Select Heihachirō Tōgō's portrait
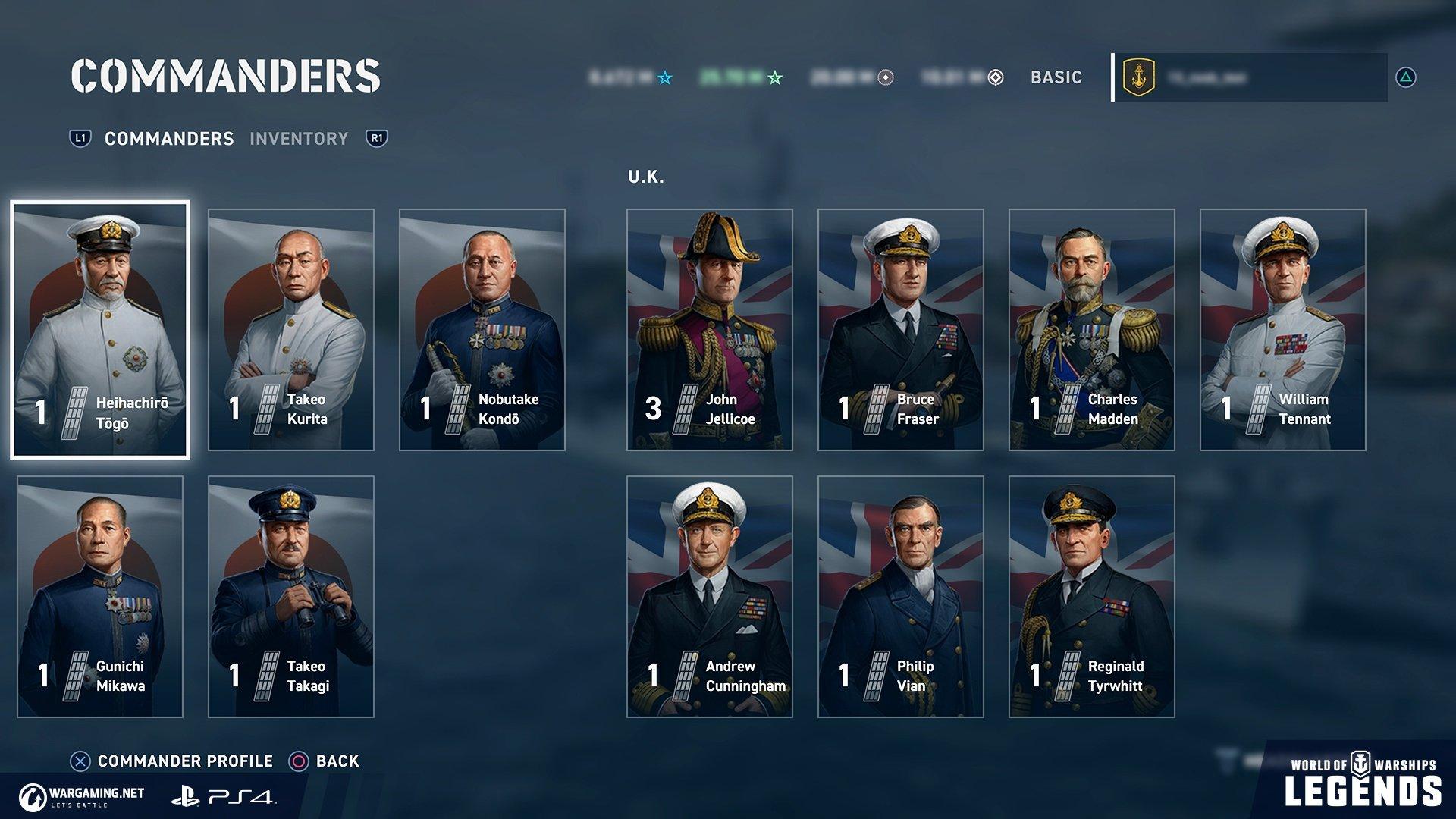This screenshot has height=819, width=1456. [99, 326]
